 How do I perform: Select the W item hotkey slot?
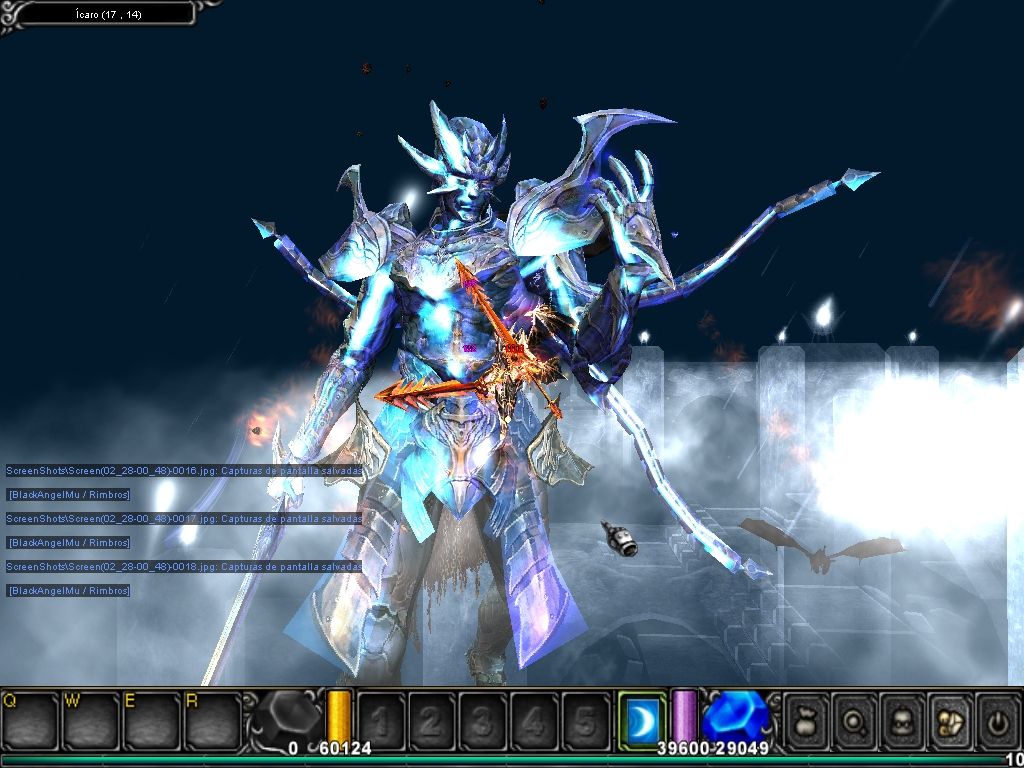tap(91, 720)
